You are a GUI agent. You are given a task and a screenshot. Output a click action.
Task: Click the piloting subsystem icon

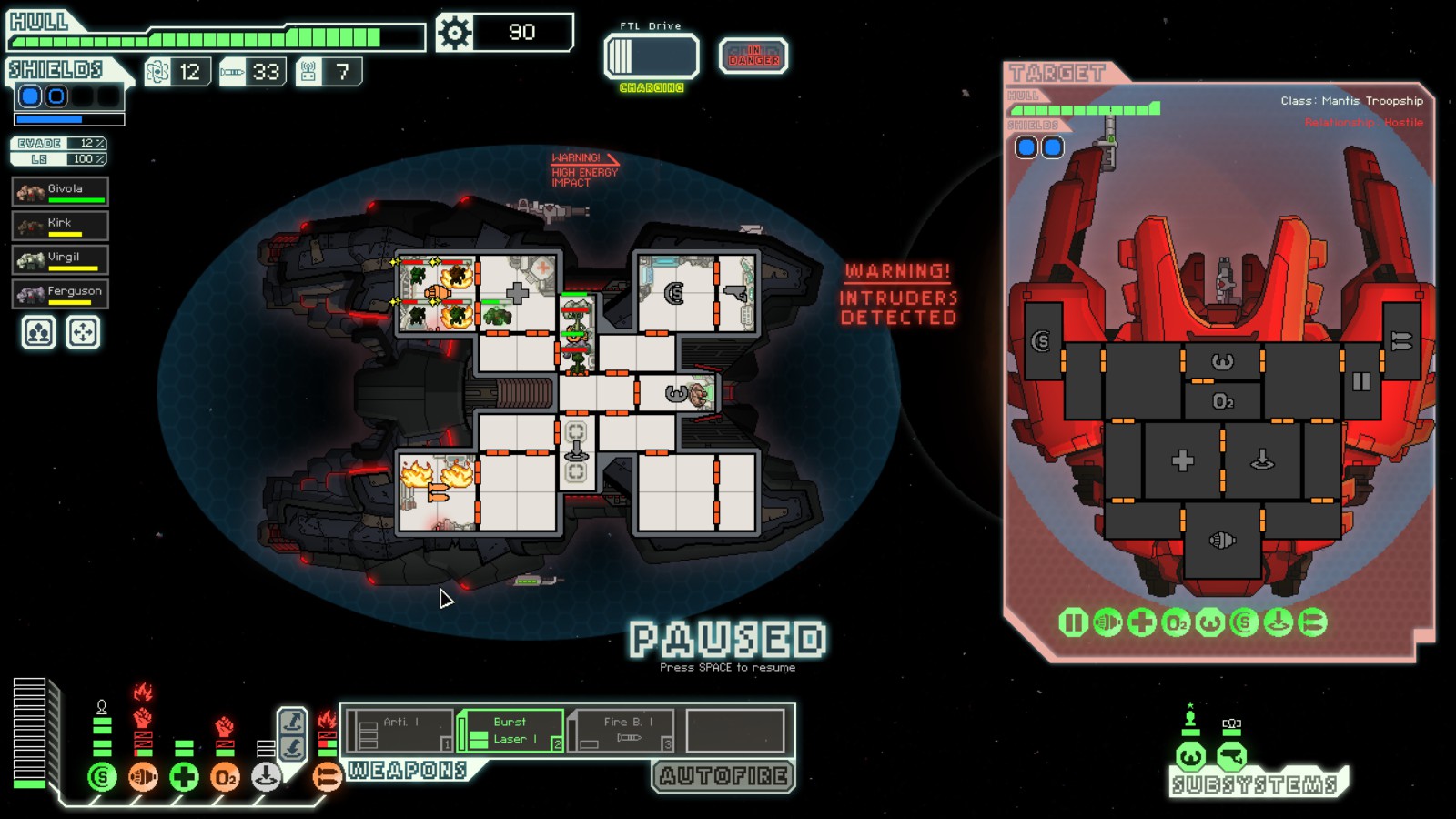(1191, 756)
